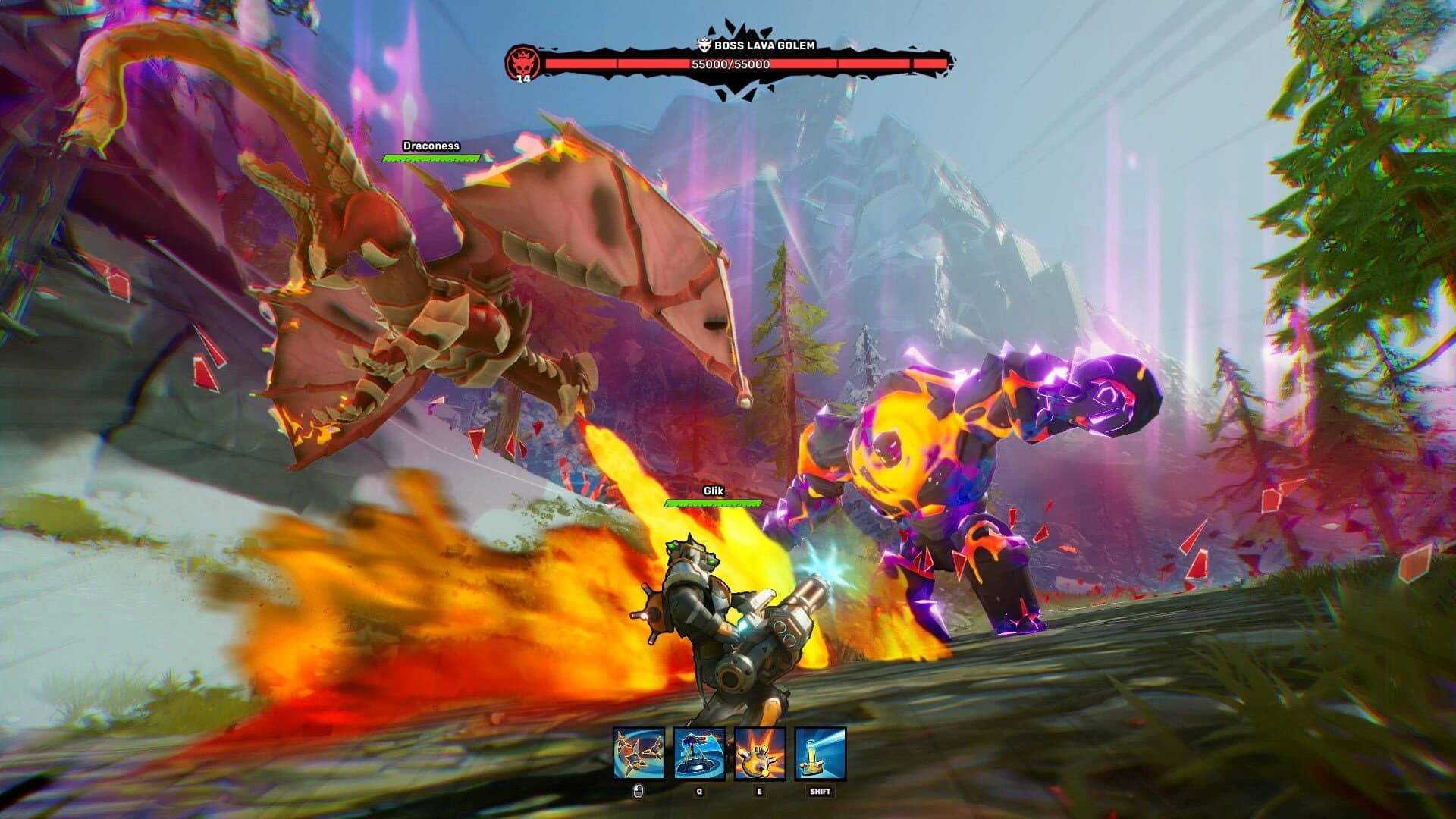
Task: Click Draconess's green health bar
Action: click(430, 157)
